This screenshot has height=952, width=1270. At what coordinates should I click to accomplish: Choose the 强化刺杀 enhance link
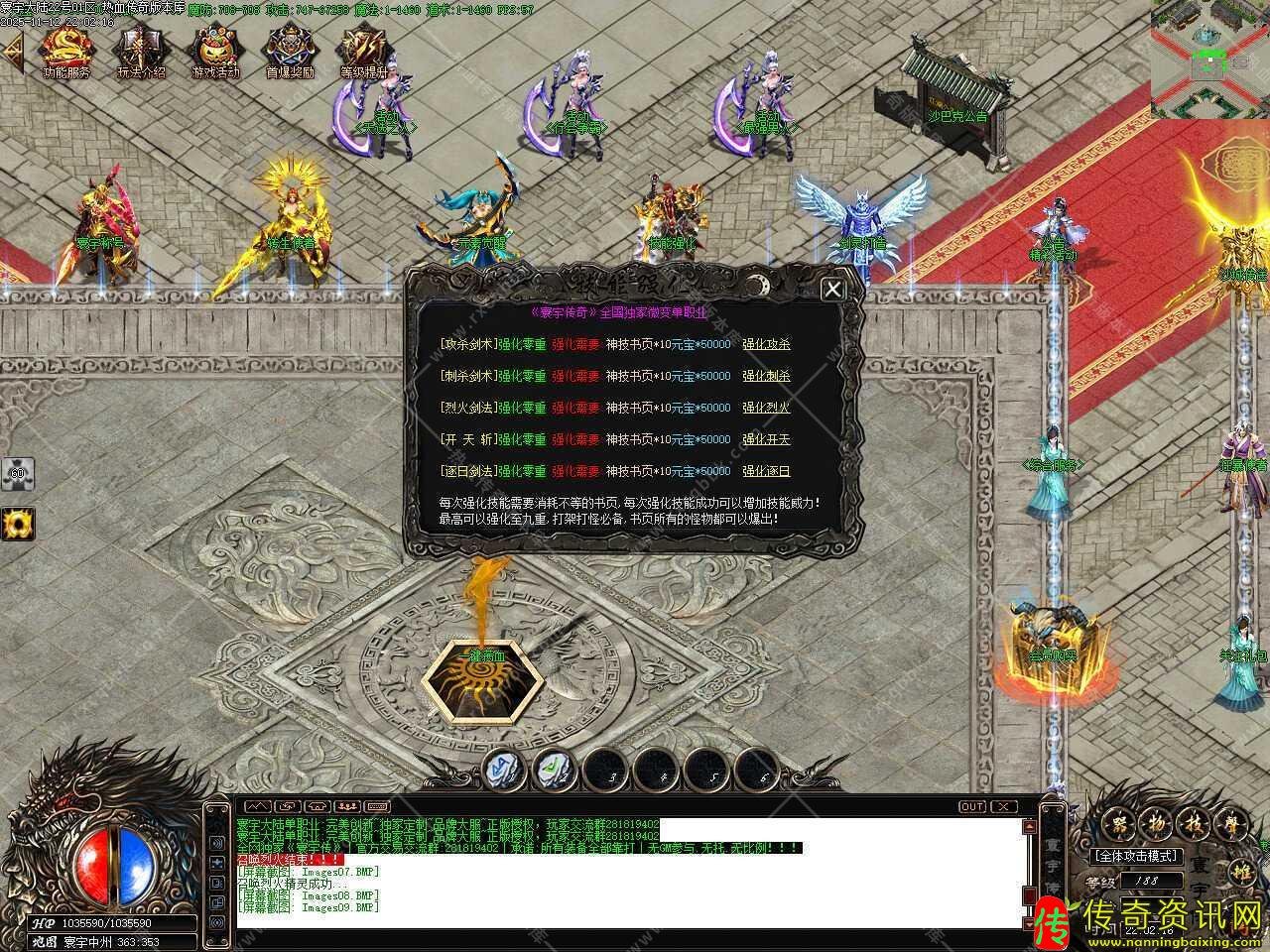[766, 377]
